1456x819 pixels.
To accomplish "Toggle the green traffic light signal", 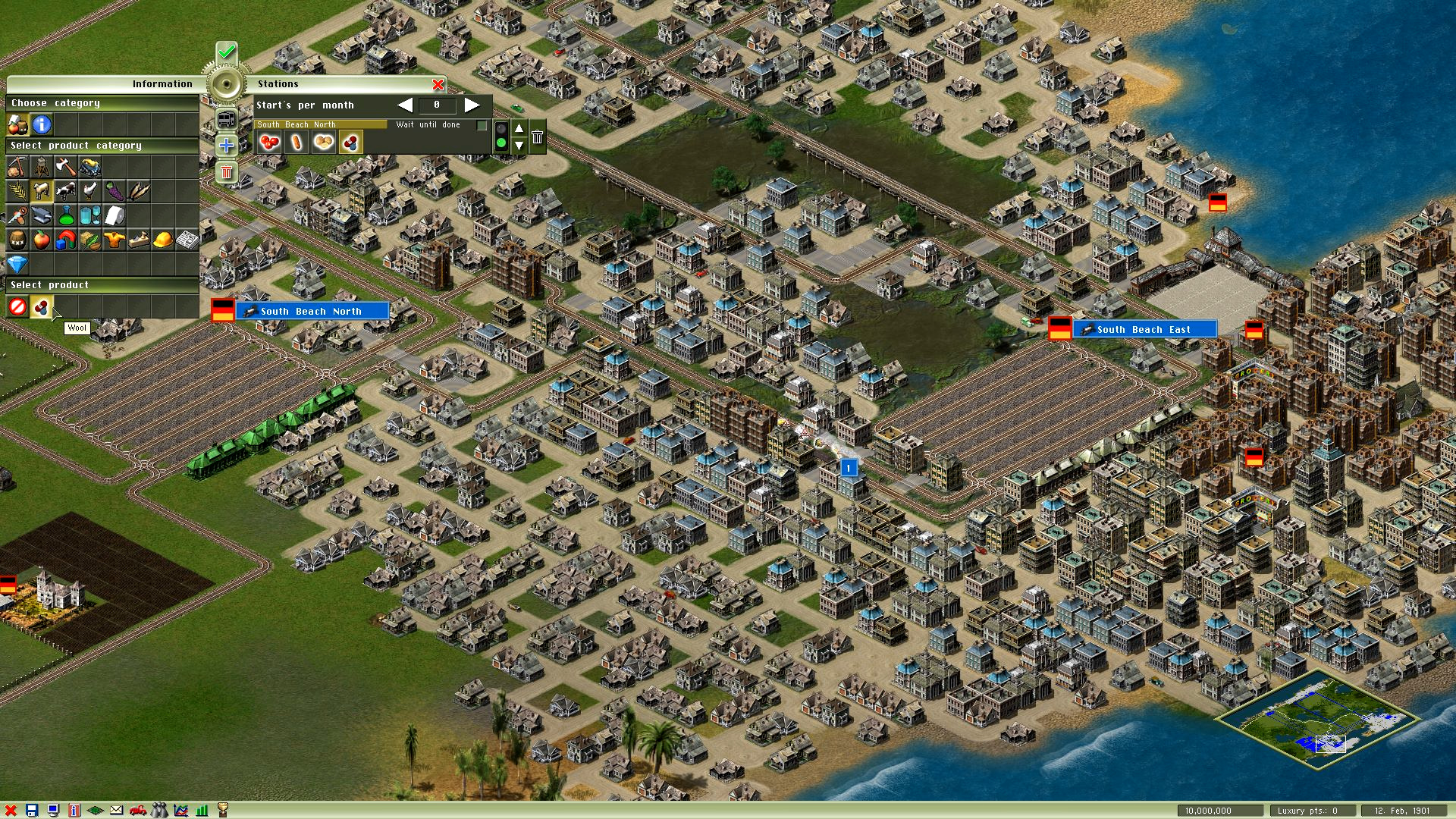I will coord(501,139).
